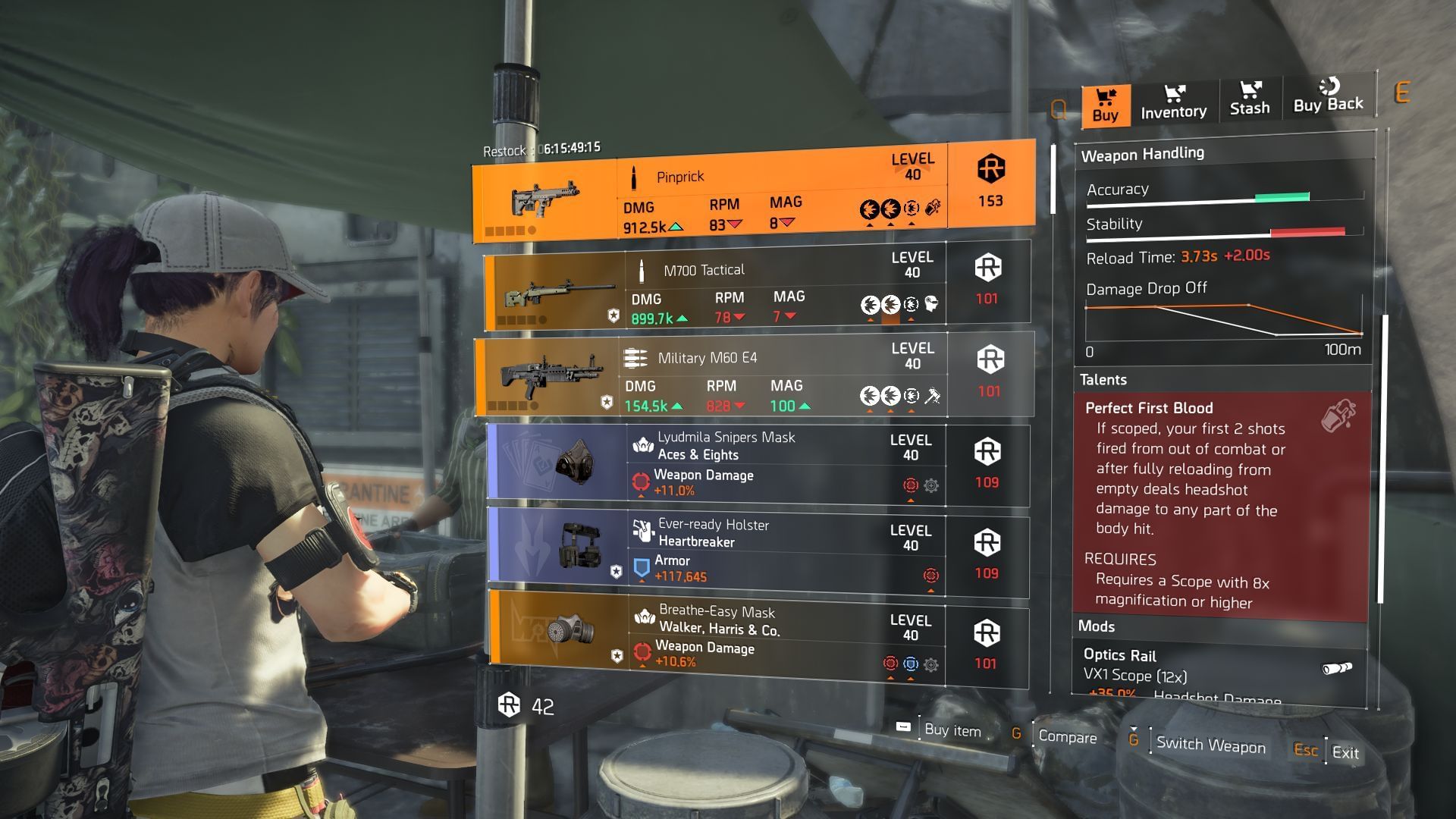Select the Military M60 E4 listing
This screenshot has height=819, width=1456.
point(754,375)
